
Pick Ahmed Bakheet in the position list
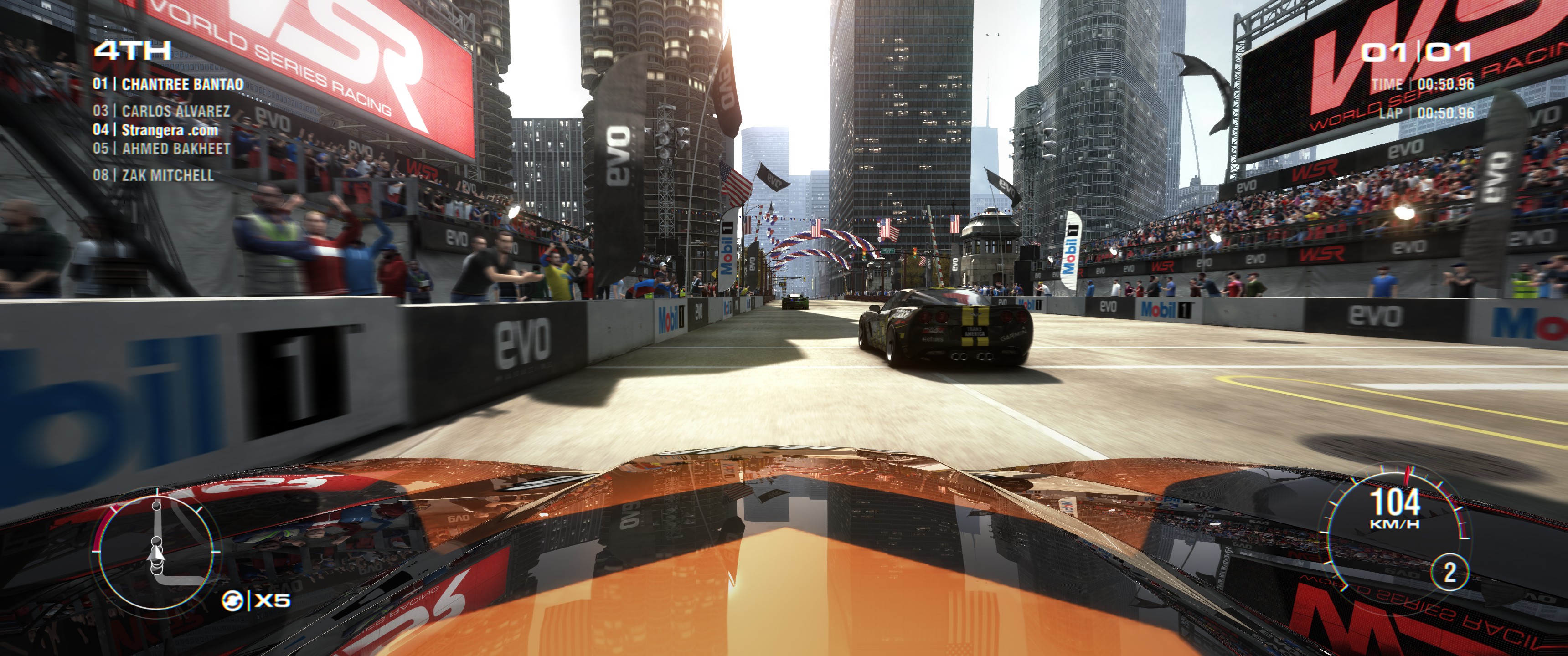tap(162, 149)
